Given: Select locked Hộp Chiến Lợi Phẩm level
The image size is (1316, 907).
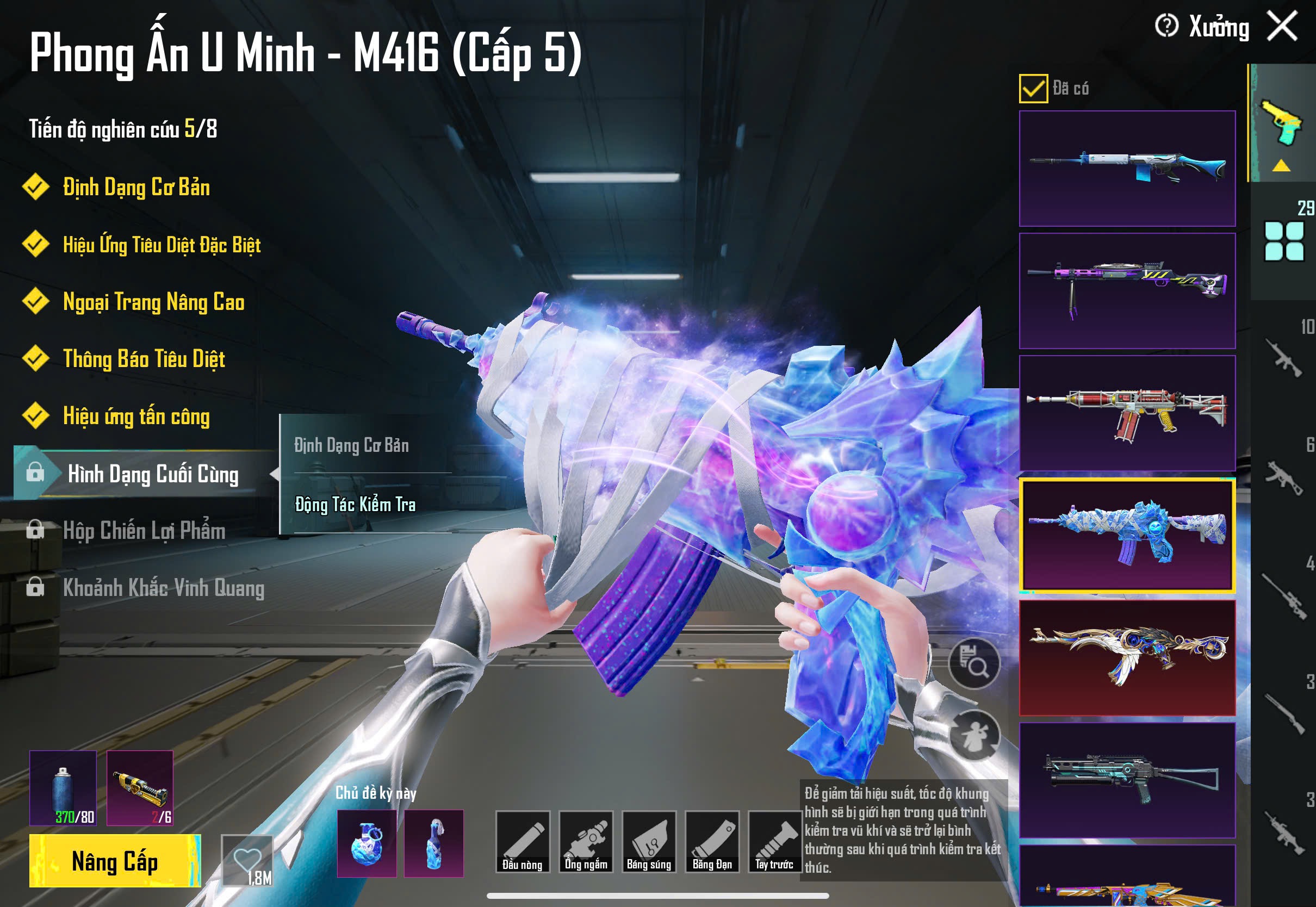Looking at the screenshot, I should (x=144, y=531).
